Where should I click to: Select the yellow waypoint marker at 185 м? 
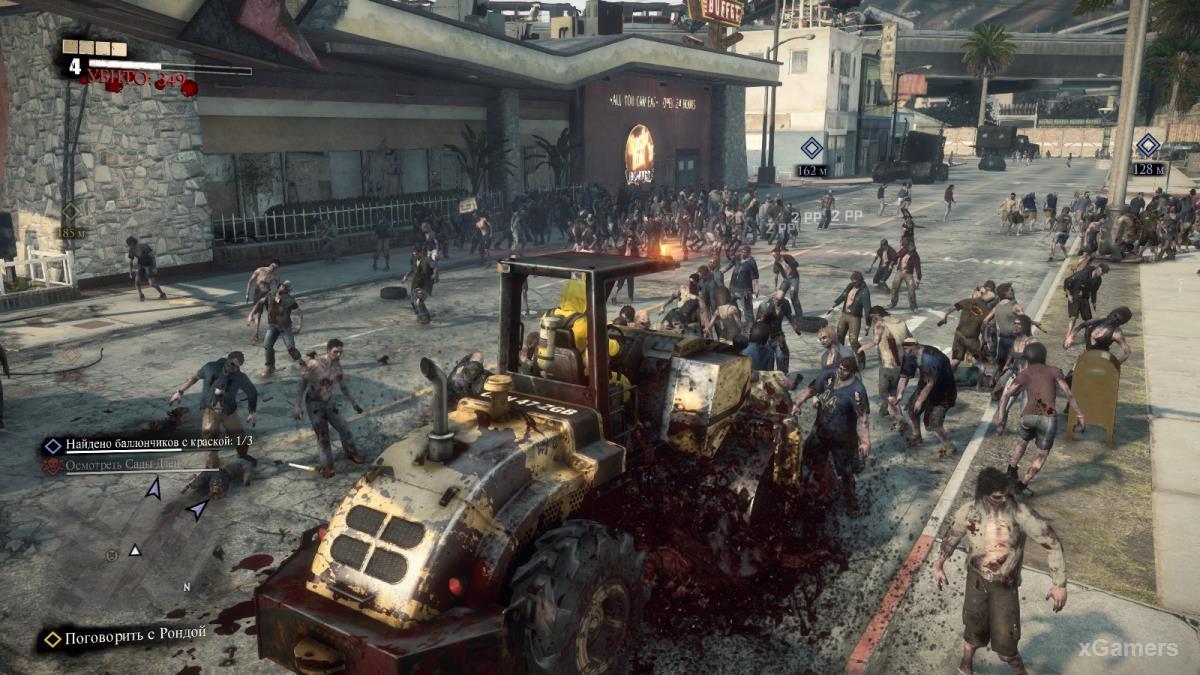tap(70, 212)
